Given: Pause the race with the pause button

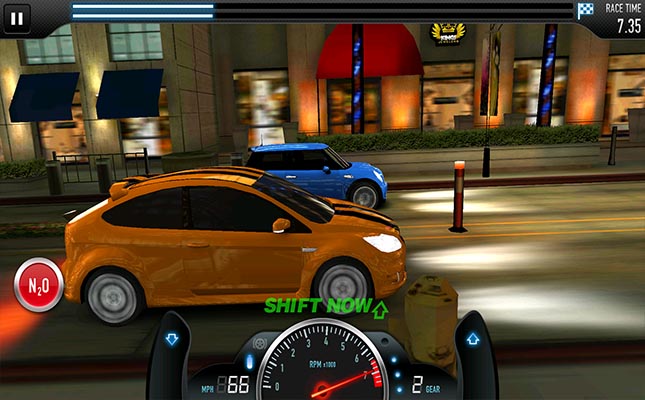Looking at the screenshot, I should (x=17, y=17).
